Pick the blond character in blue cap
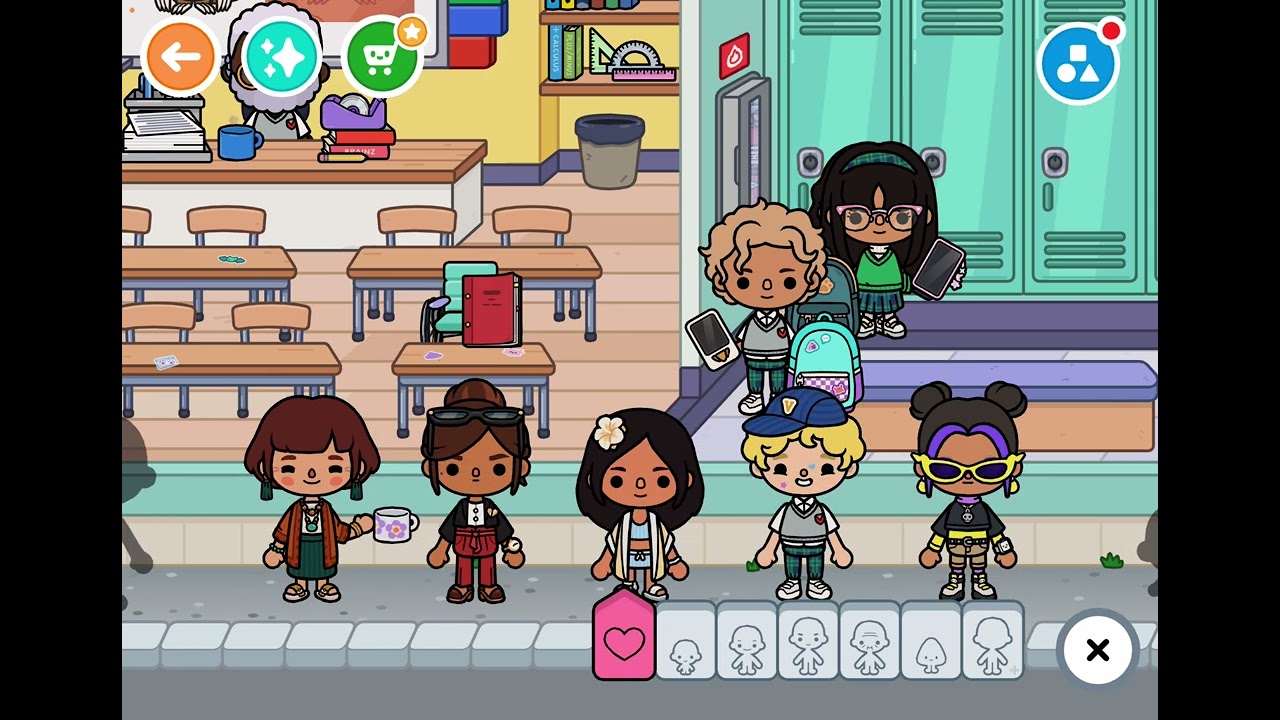The image size is (1280, 720). 803,495
